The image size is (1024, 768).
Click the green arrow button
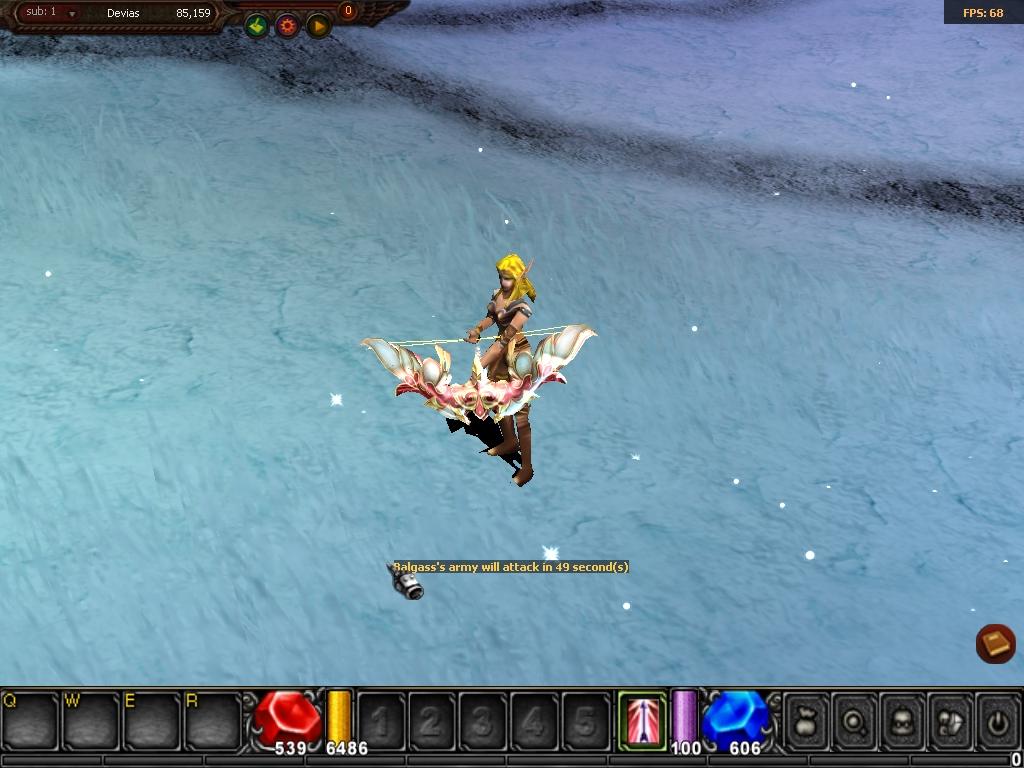point(257,26)
